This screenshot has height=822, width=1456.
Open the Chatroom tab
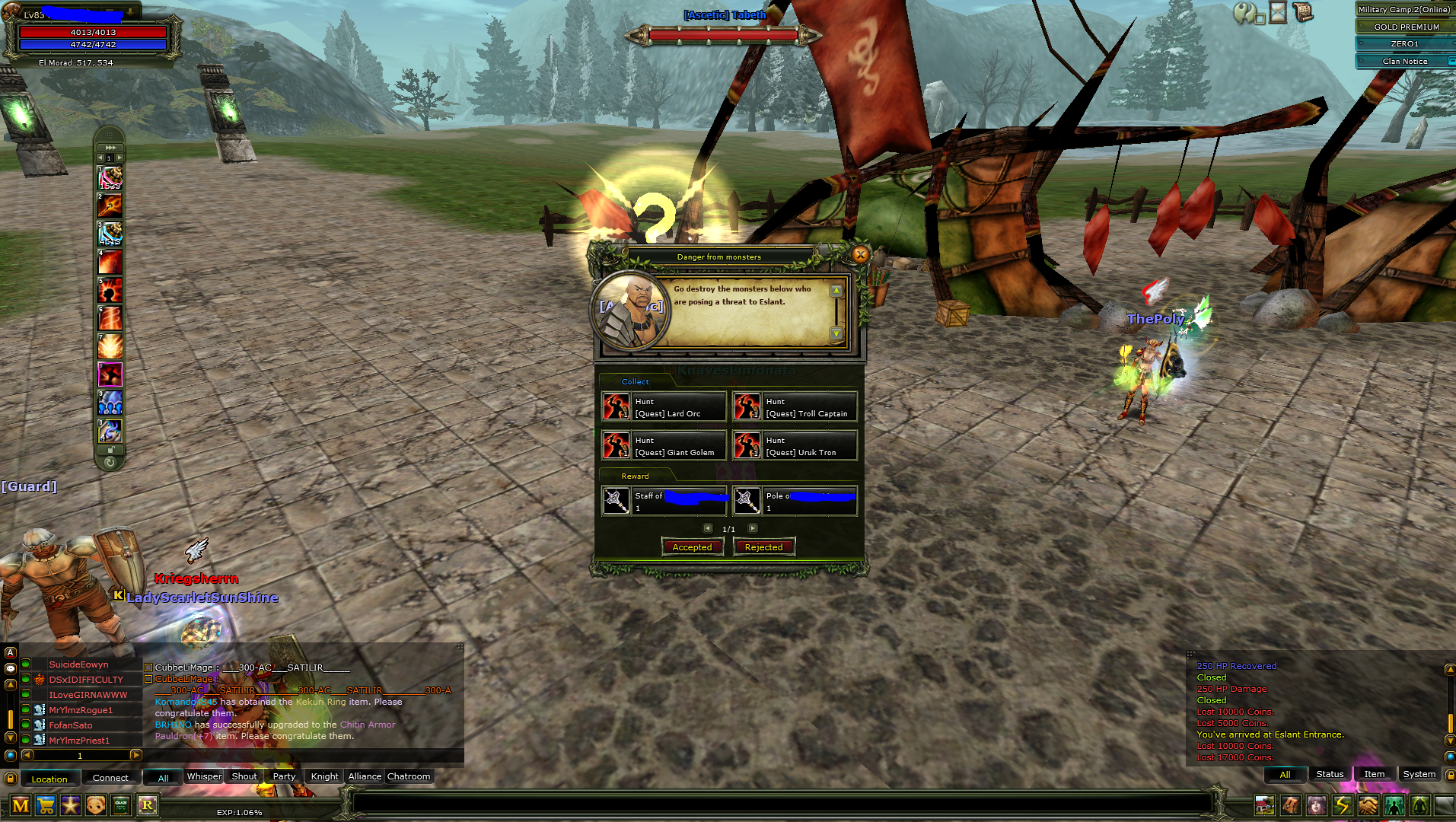click(x=409, y=776)
